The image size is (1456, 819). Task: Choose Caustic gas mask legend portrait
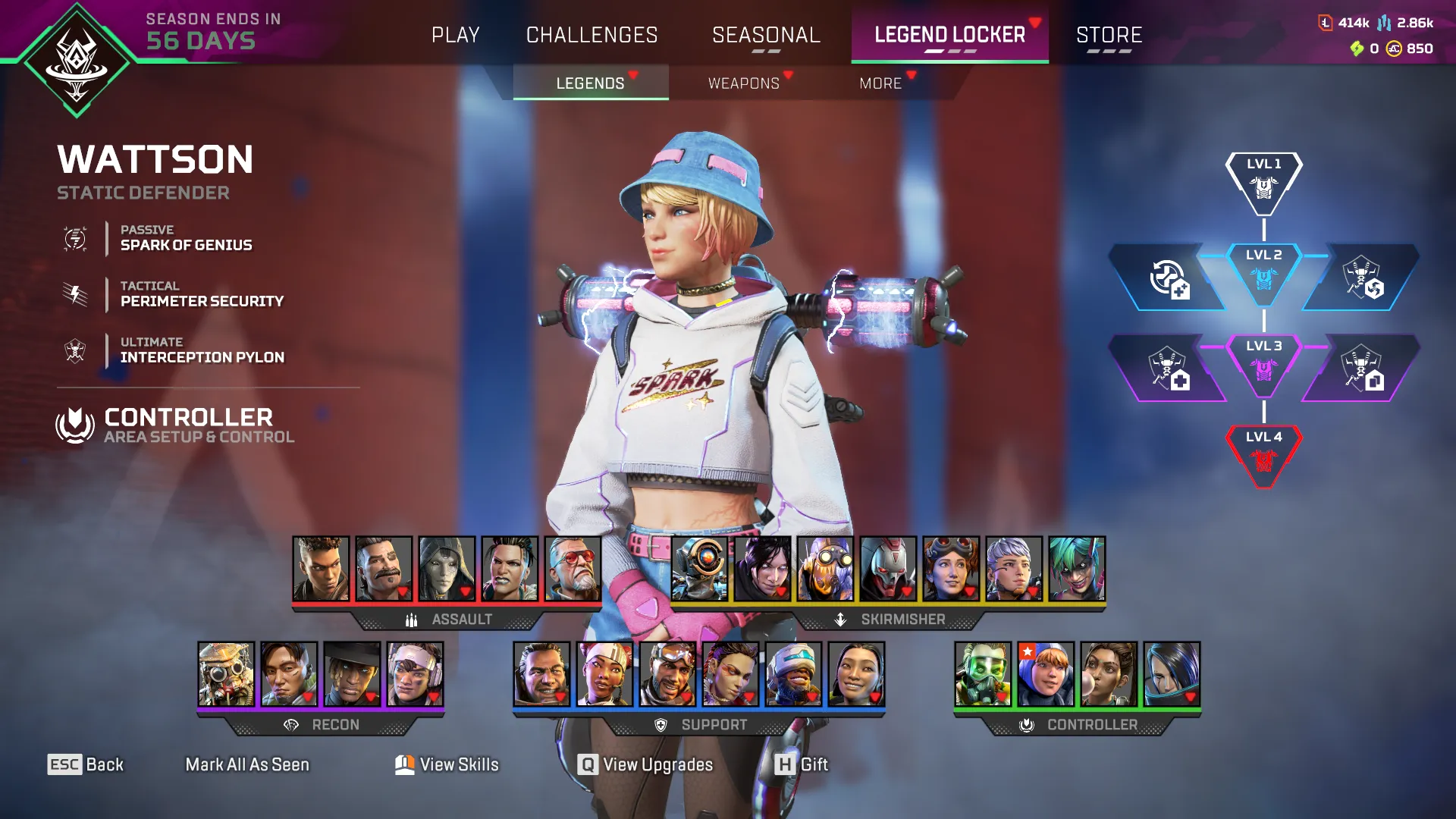[x=983, y=674]
